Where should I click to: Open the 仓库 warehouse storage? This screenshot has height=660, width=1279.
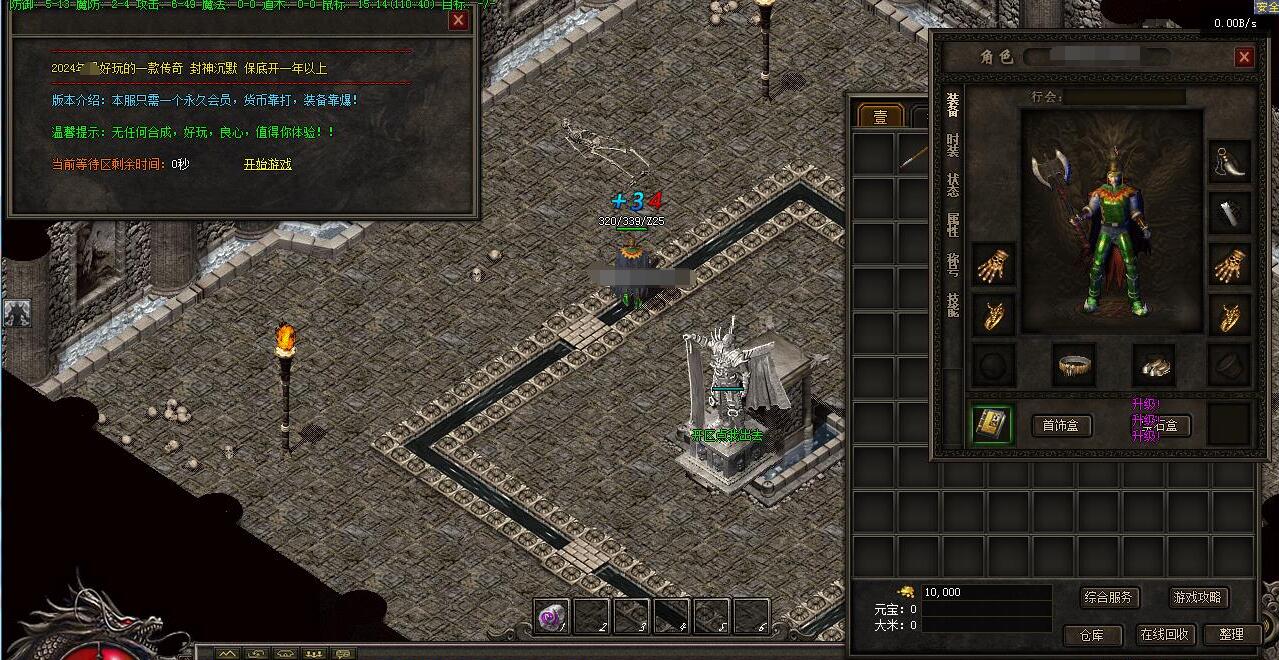pyautogui.click(x=1091, y=634)
